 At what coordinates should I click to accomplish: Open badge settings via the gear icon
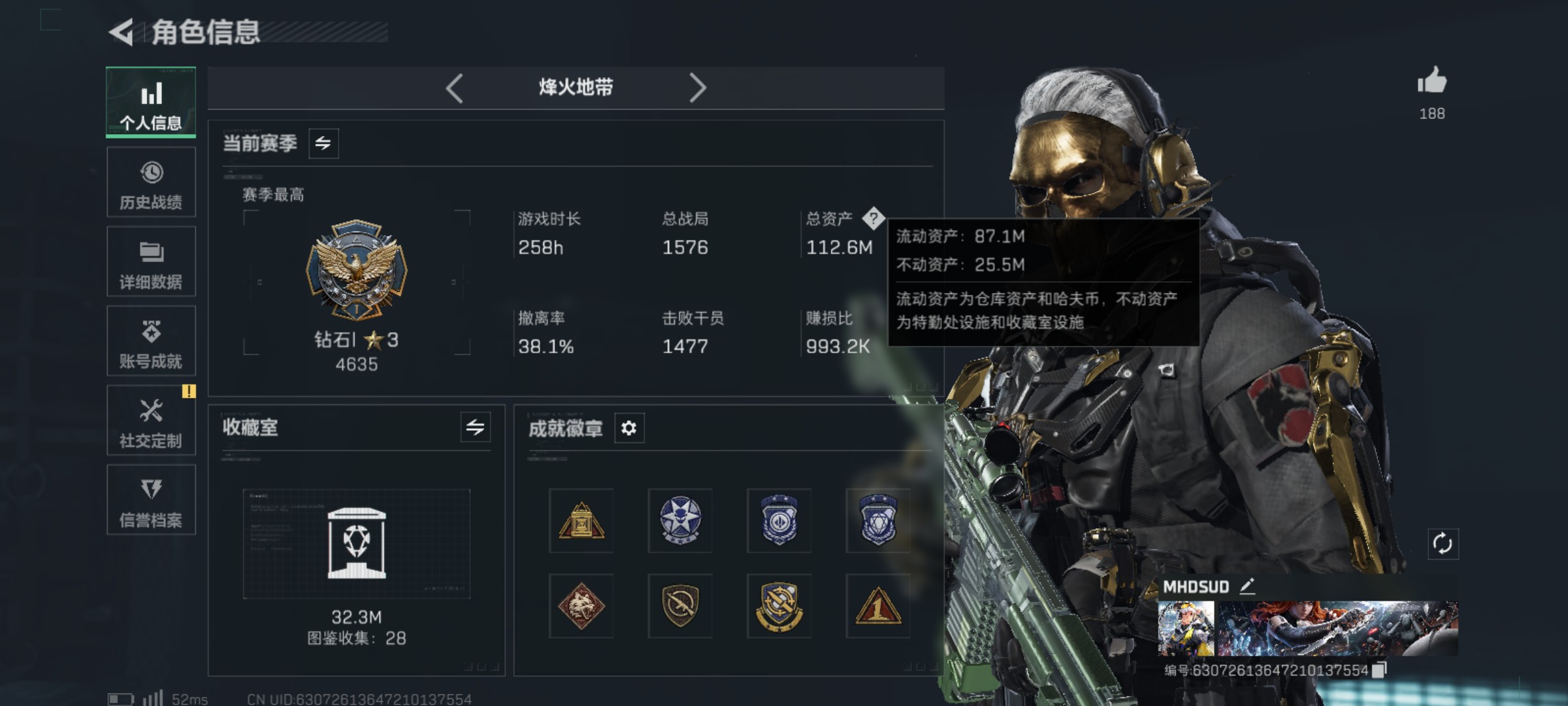(629, 429)
